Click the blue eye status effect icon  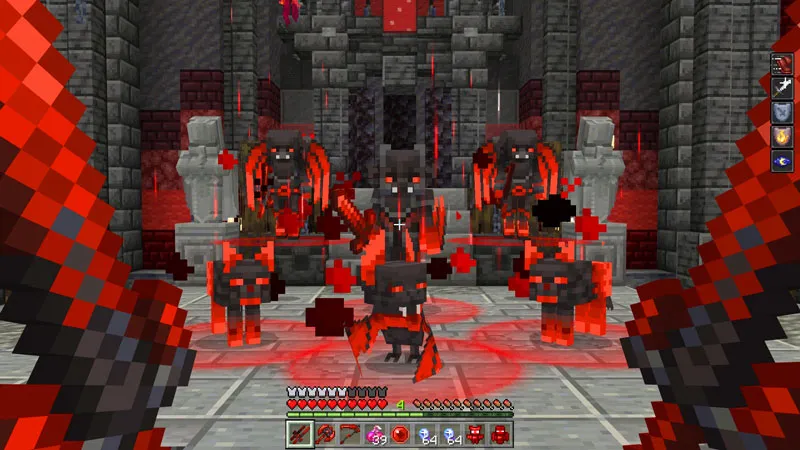tap(782, 160)
